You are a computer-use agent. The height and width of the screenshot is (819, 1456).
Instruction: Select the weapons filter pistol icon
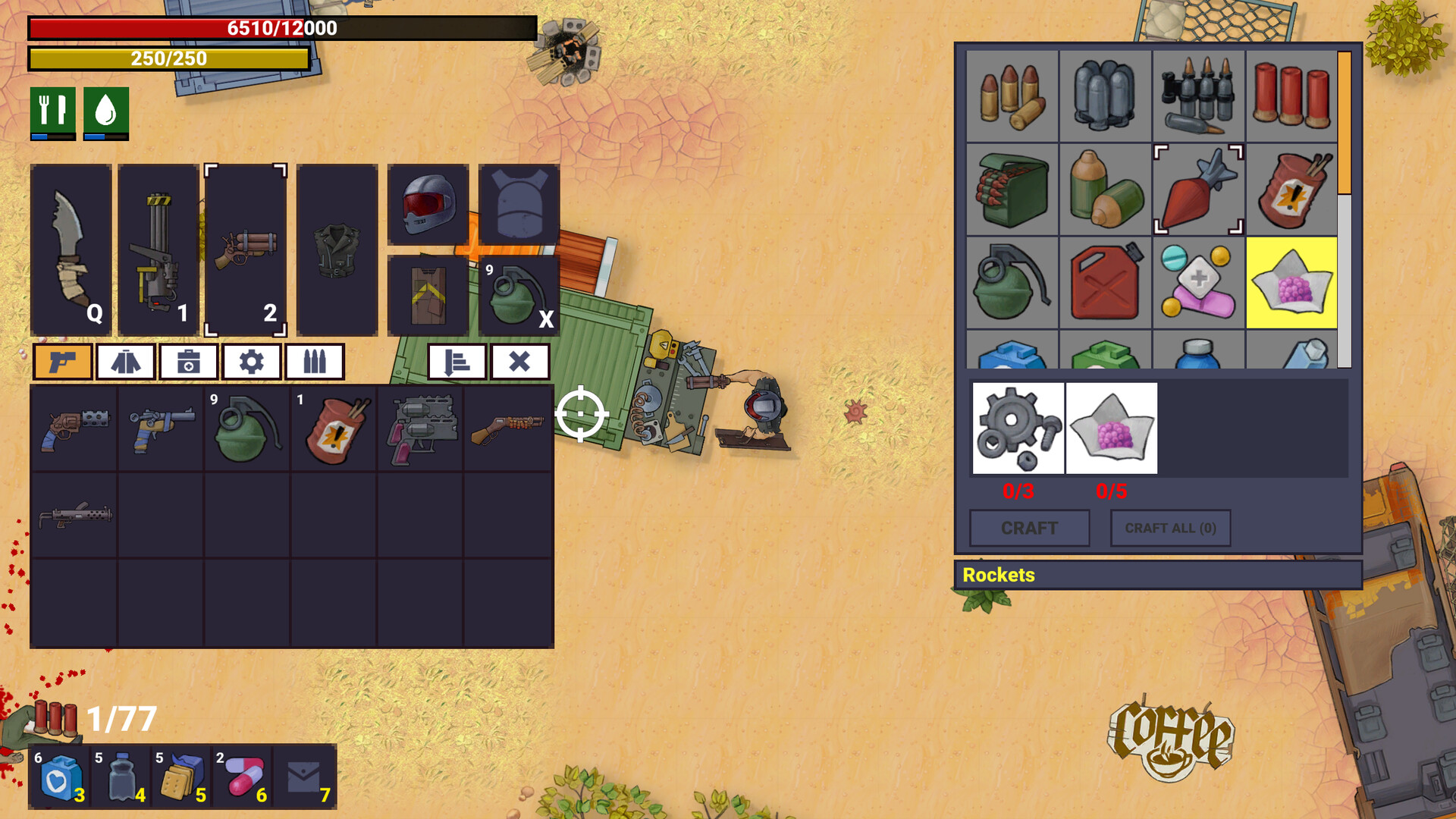pos(64,361)
